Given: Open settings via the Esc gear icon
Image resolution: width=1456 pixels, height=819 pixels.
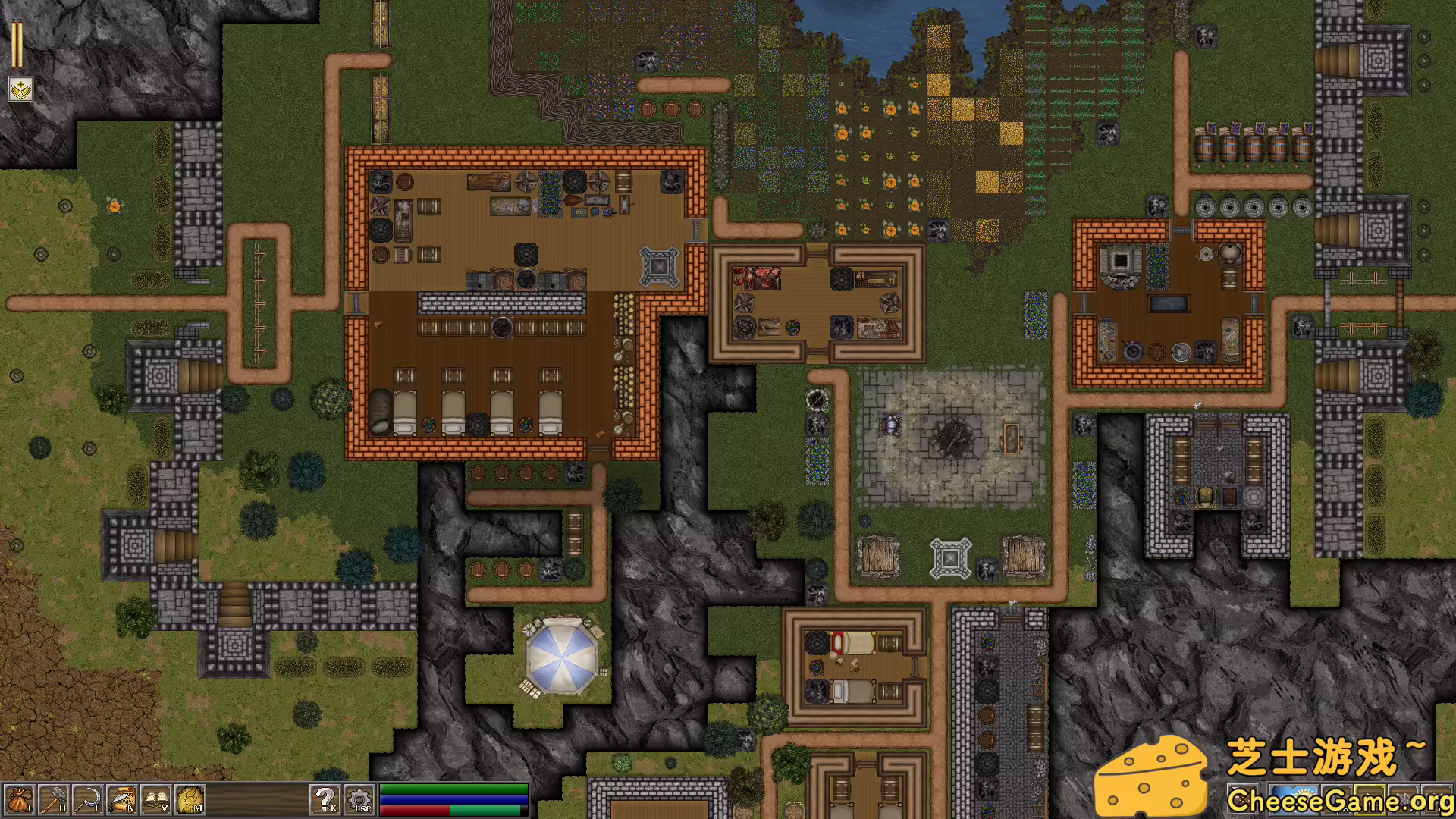Looking at the screenshot, I should [358, 800].
